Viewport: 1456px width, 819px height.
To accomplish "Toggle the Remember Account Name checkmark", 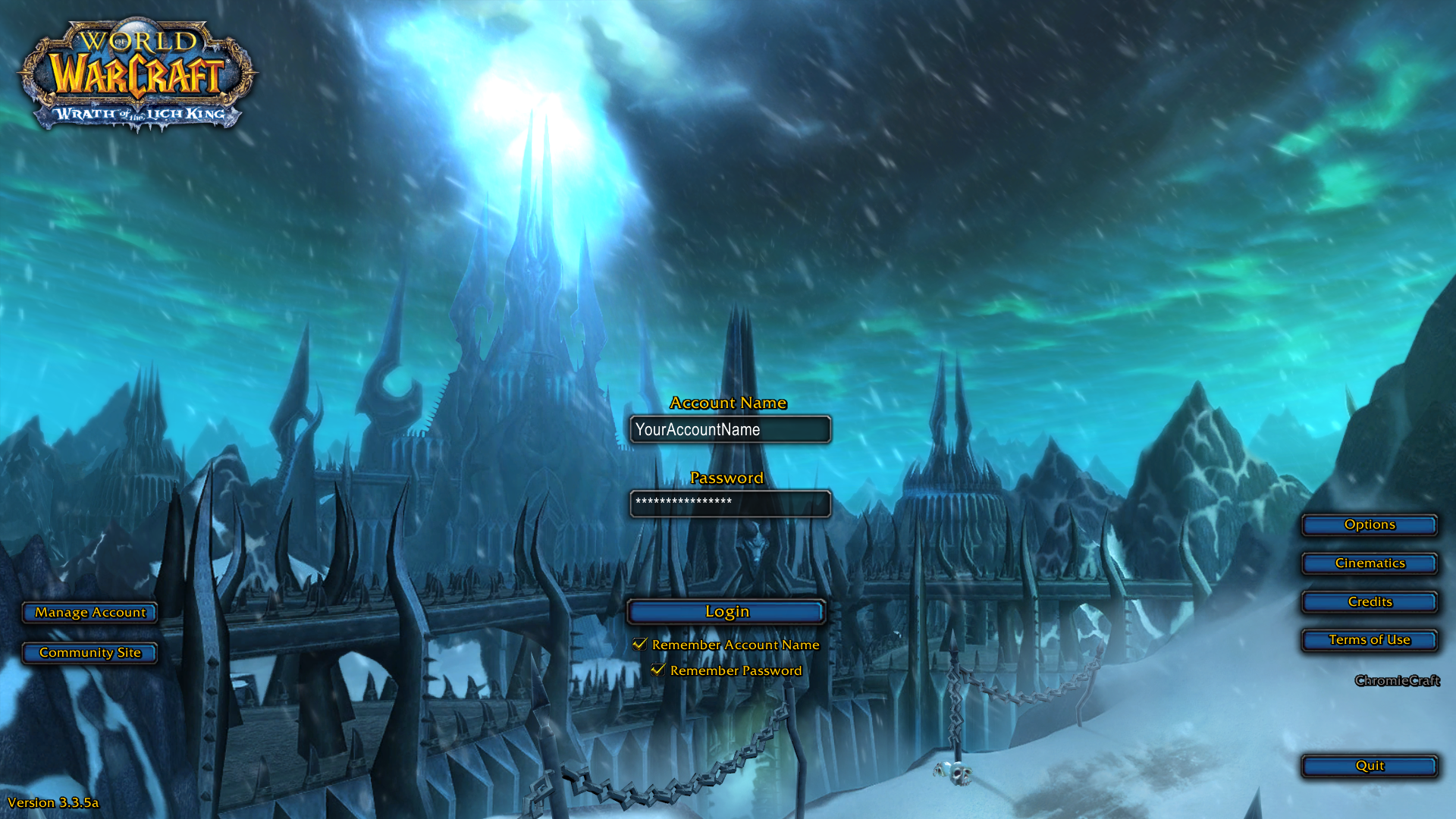I will [639, 644].
